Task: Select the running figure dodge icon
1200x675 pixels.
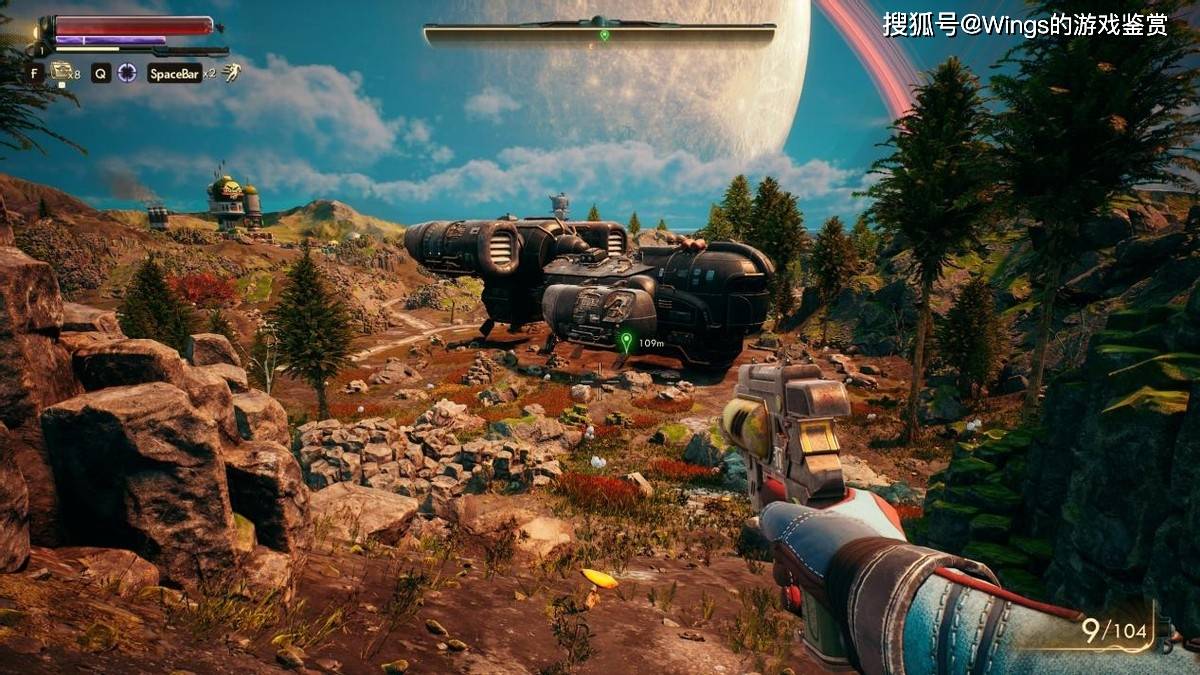Action: (x=232, y=72)
